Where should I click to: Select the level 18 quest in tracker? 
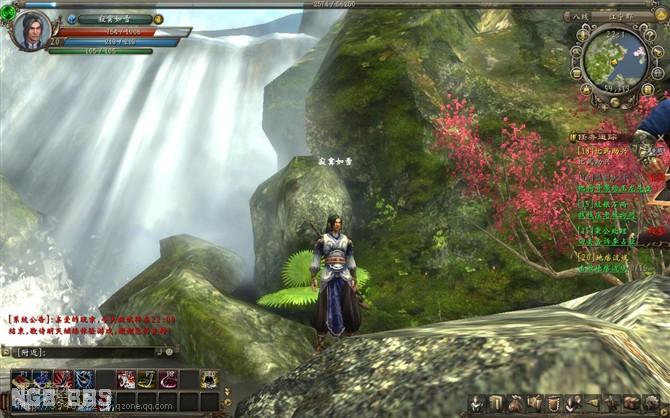click(600, 149)
